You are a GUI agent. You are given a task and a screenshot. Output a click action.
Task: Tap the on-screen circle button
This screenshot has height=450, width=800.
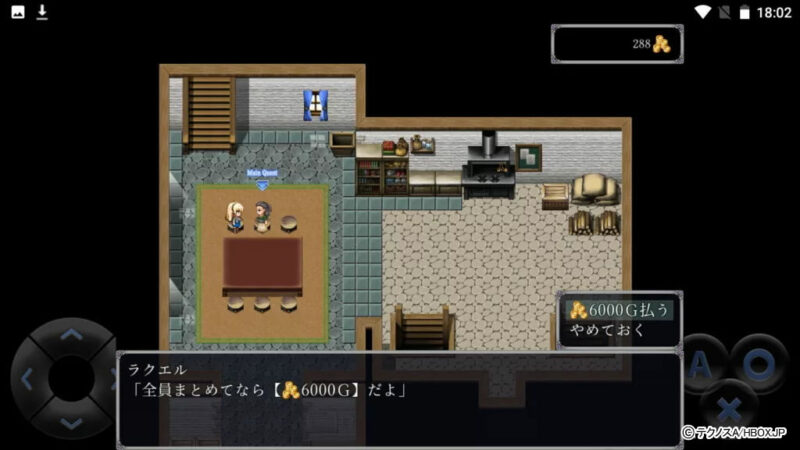coord(758,362)
